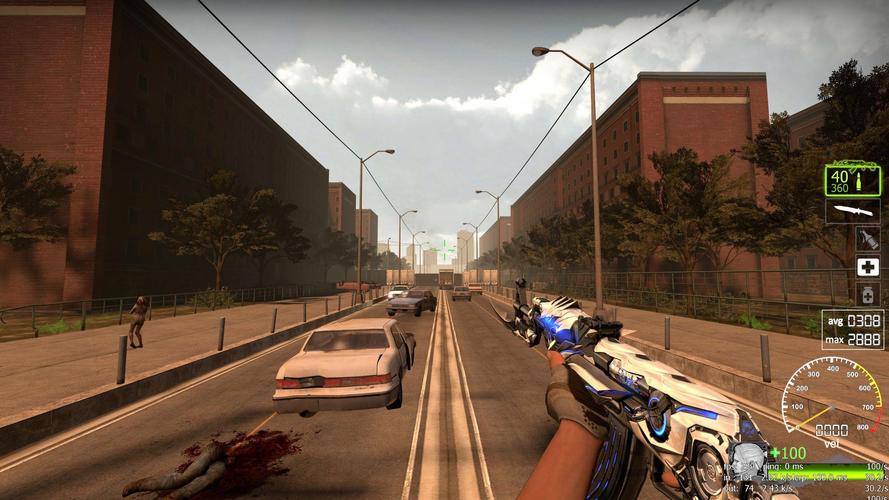Select the primary rifle weapon slot
The image size is (889, 500).
click(853, 180)
